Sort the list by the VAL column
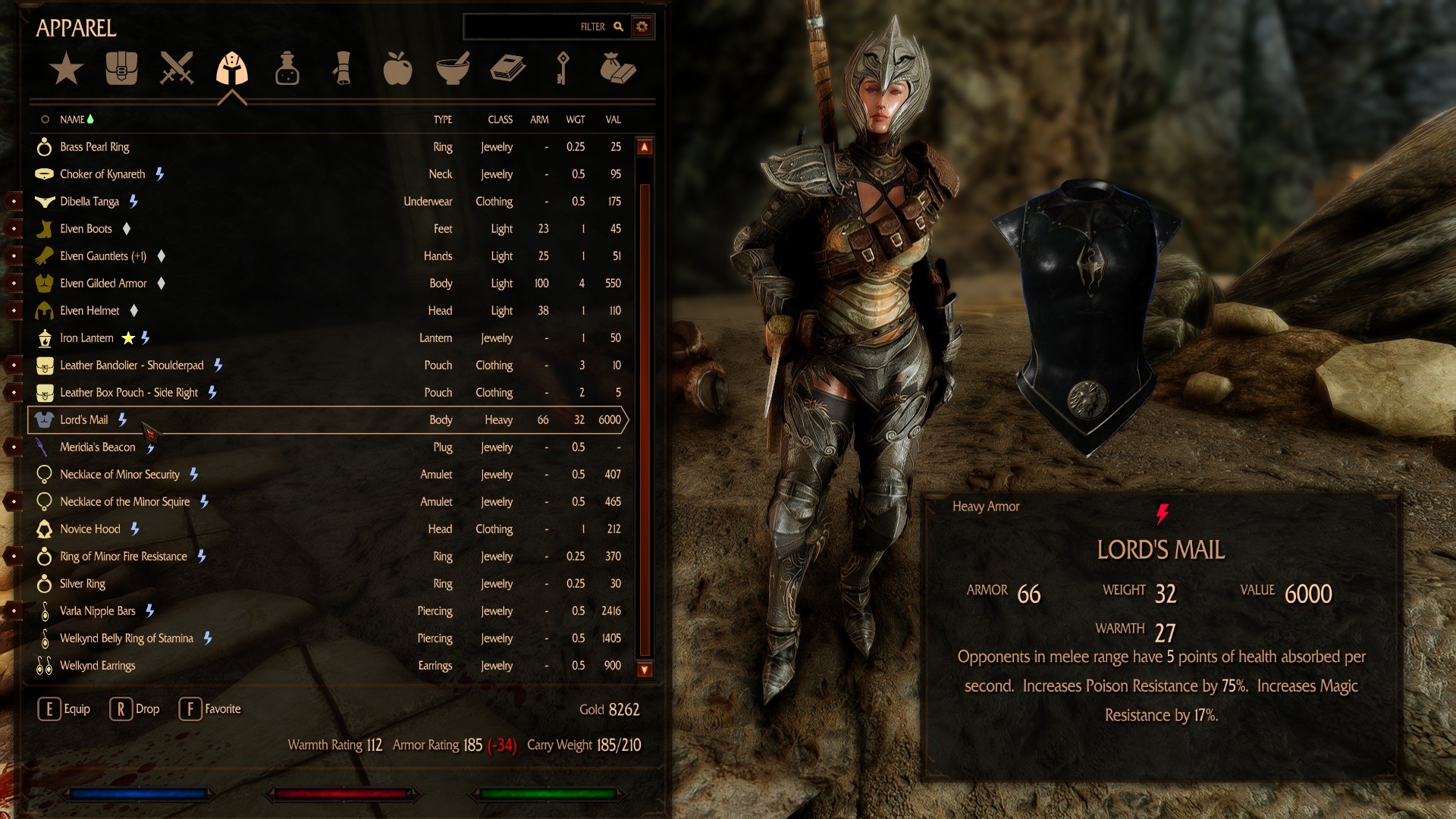The image size is (1456, 819). pos(613,120)
